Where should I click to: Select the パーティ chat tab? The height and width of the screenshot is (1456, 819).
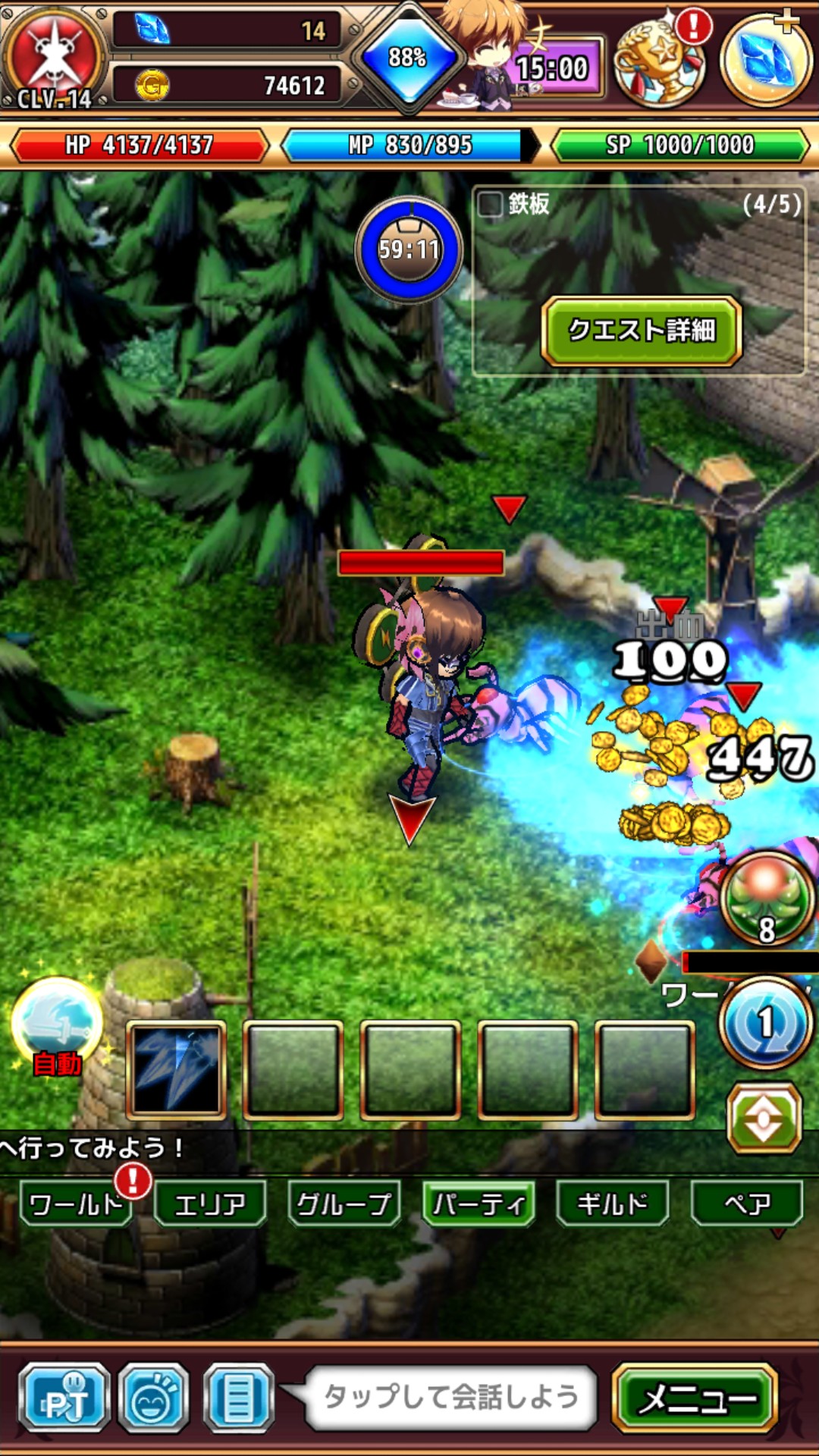point(479,1203)
